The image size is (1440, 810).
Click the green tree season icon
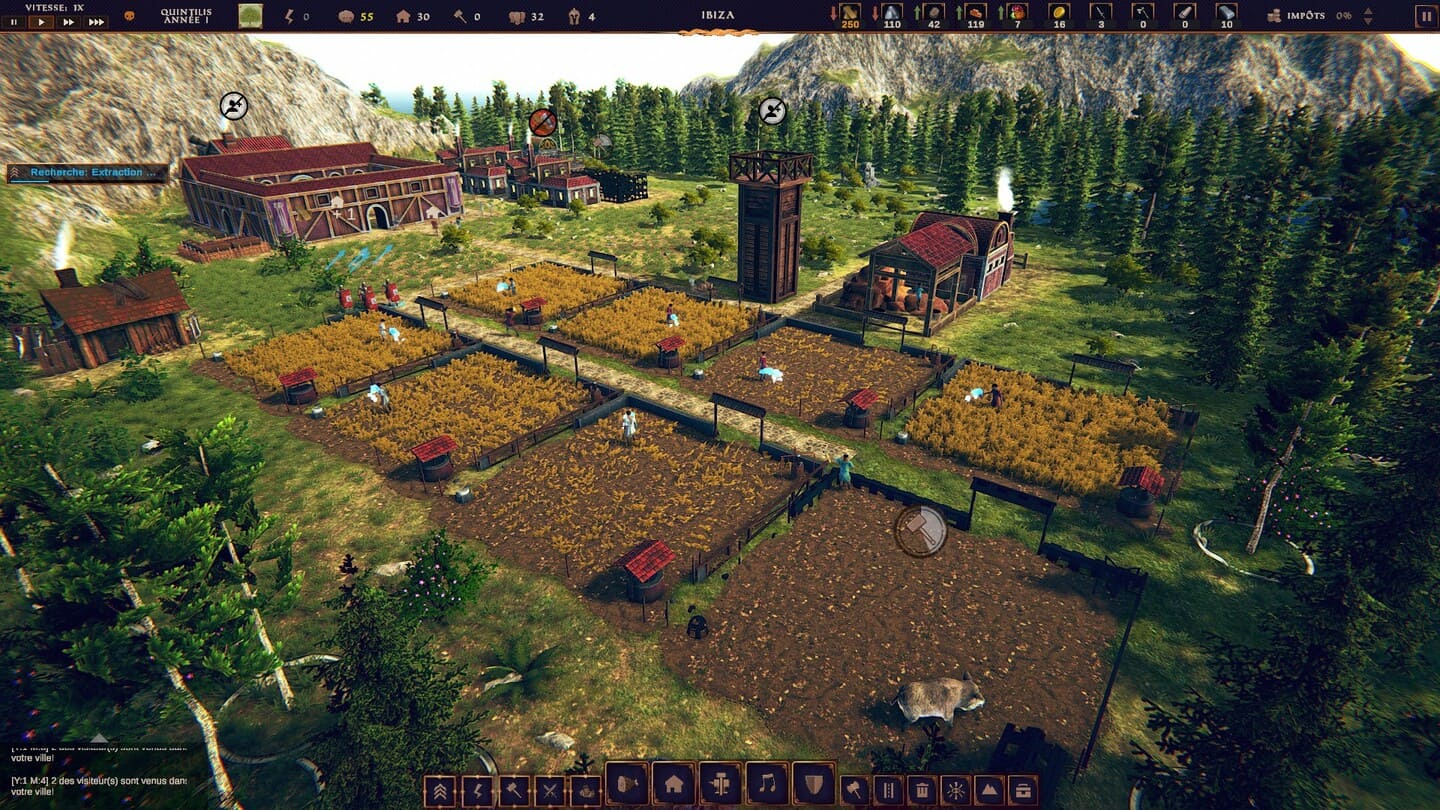tap(250, 16)
